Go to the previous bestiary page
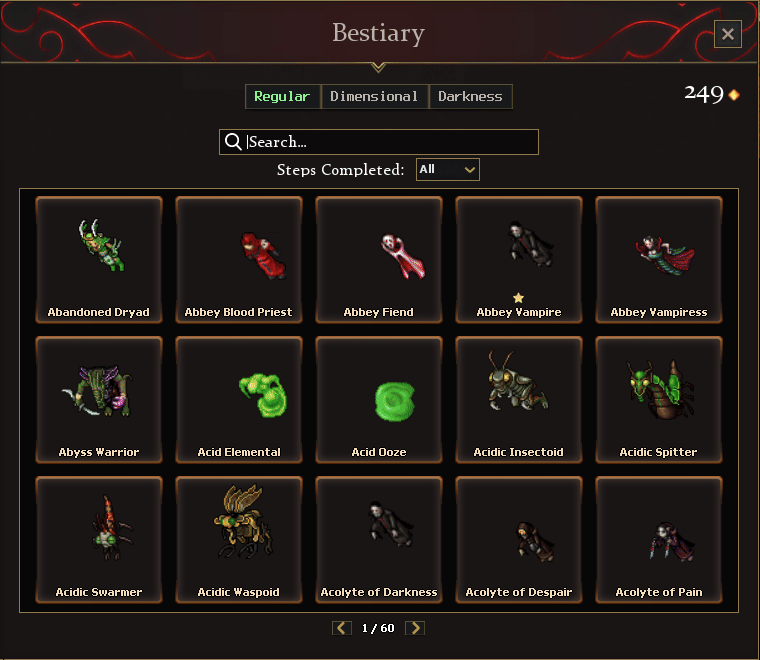This screenshot has height=660, width=760. click(x=342, y=628)
